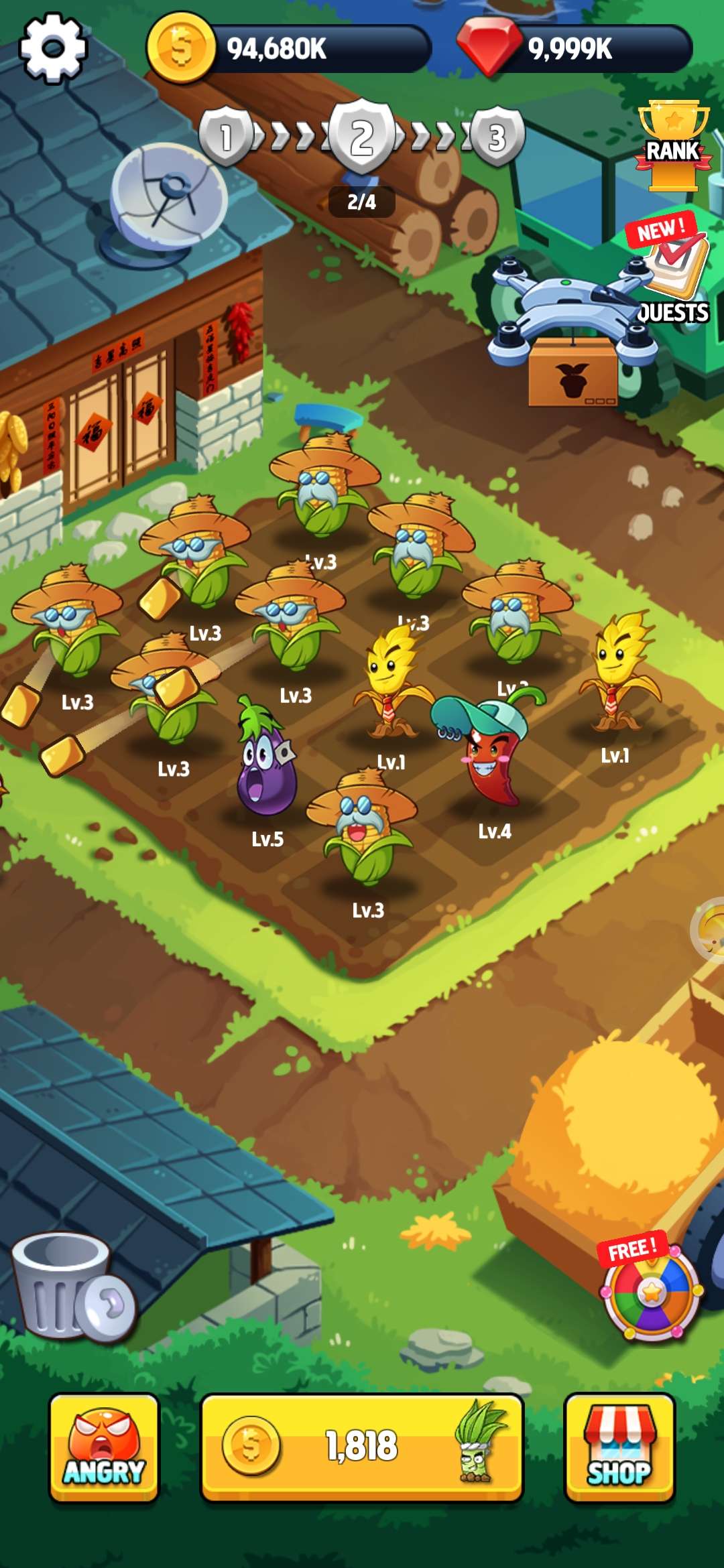Open the SHOP

click(619, 1447)
